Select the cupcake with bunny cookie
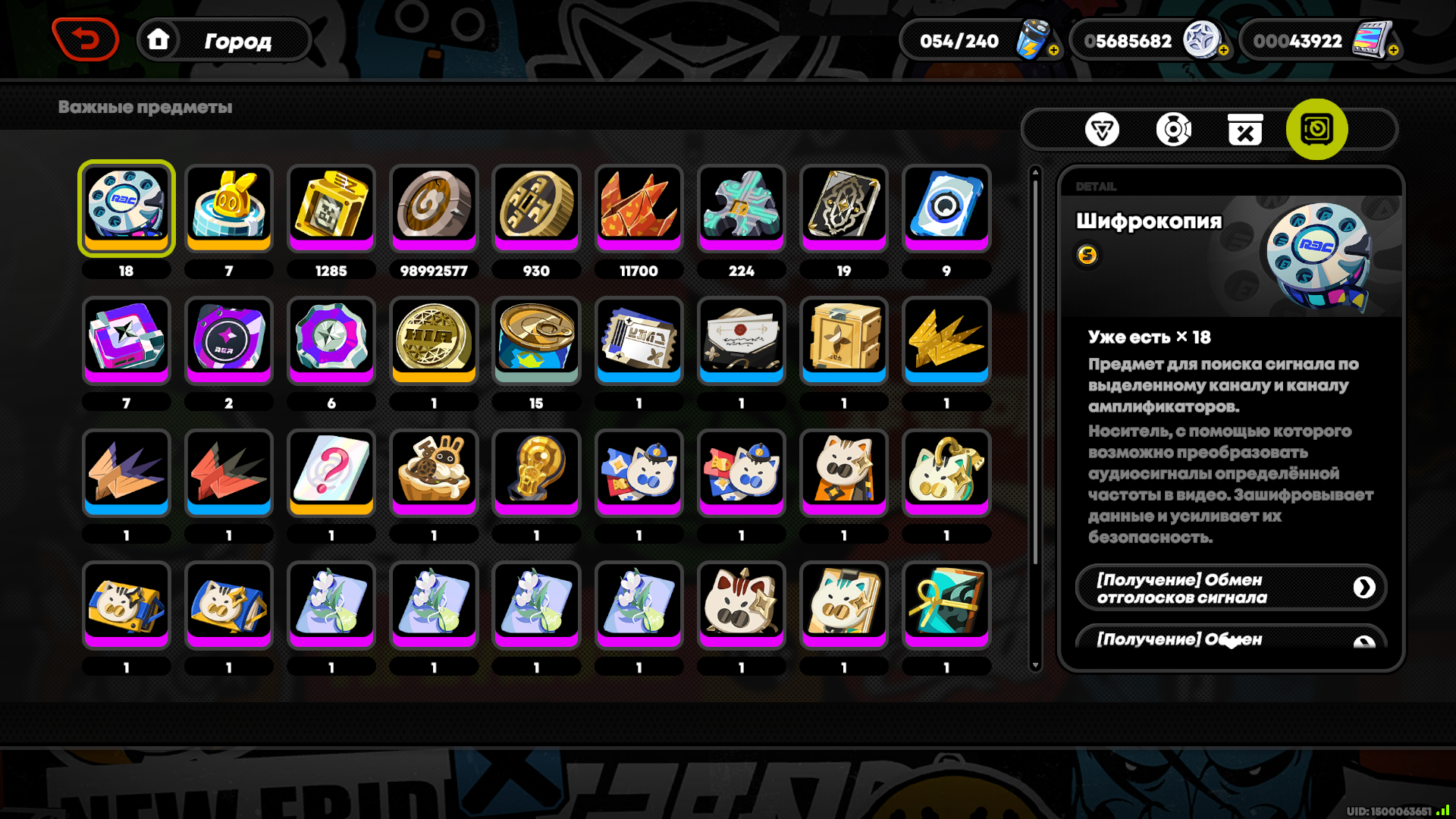 coord(434,472)
